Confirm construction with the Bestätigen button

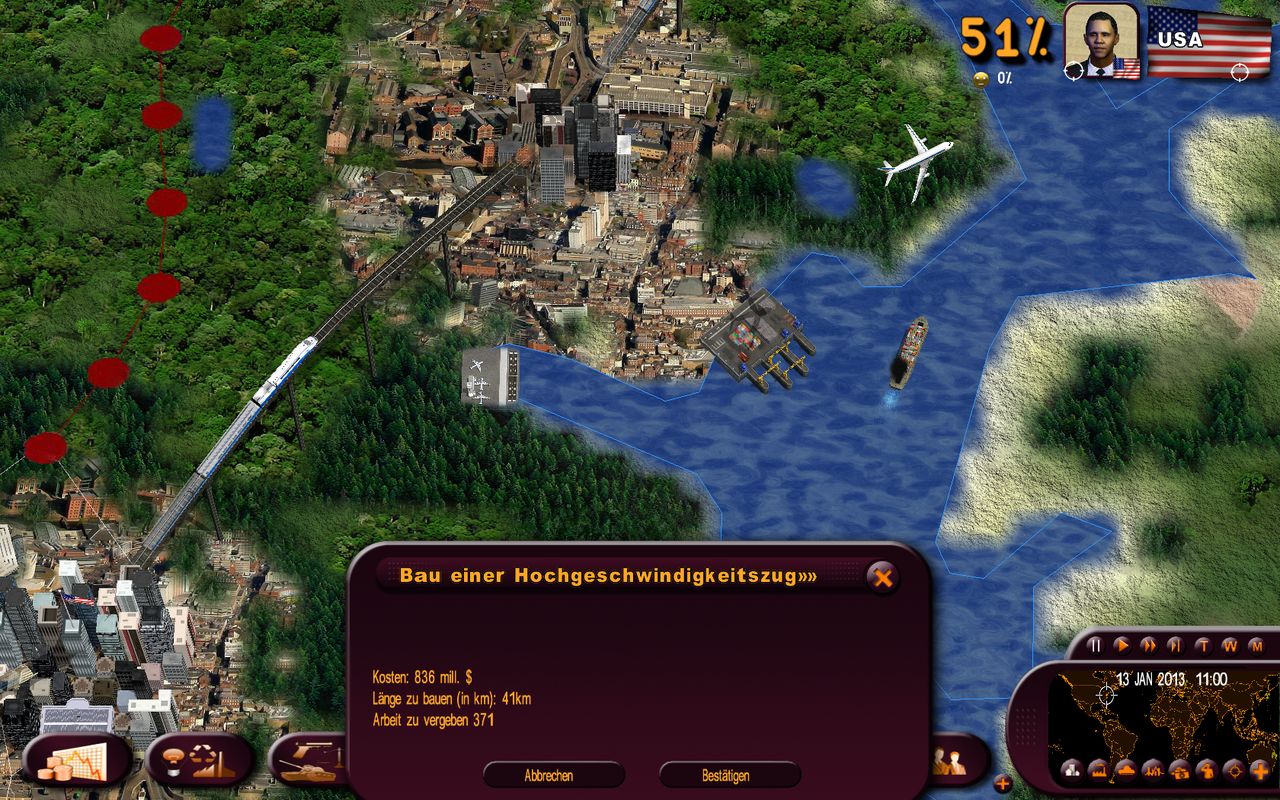(729, 775)
